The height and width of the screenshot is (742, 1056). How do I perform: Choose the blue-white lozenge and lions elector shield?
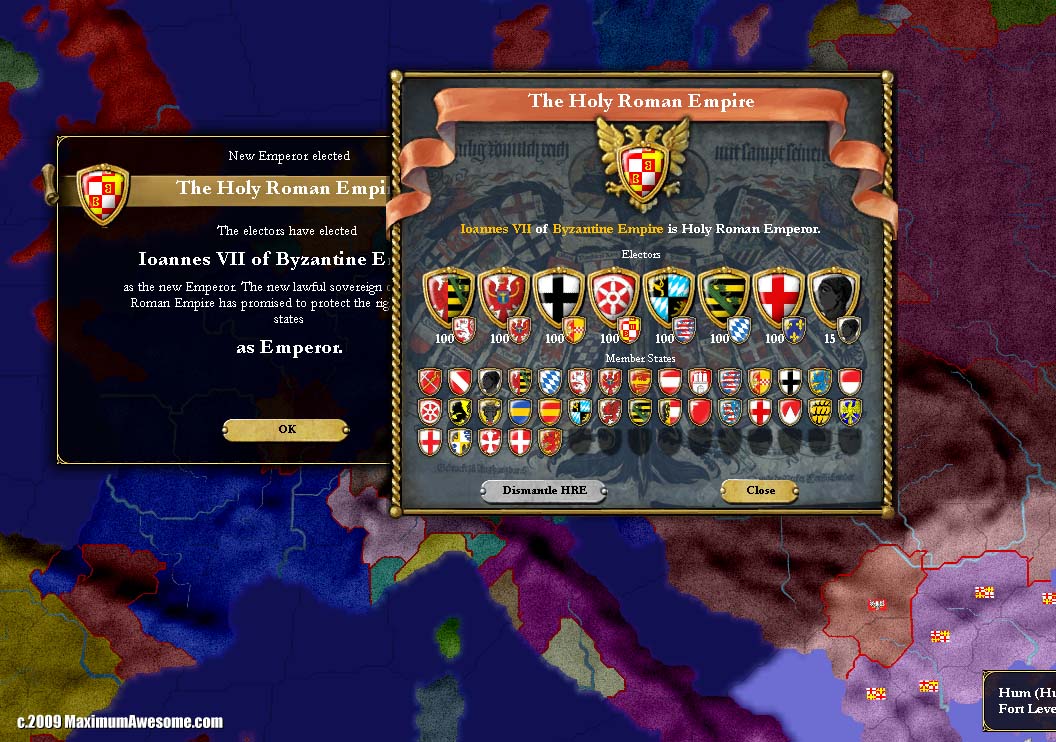667,297
